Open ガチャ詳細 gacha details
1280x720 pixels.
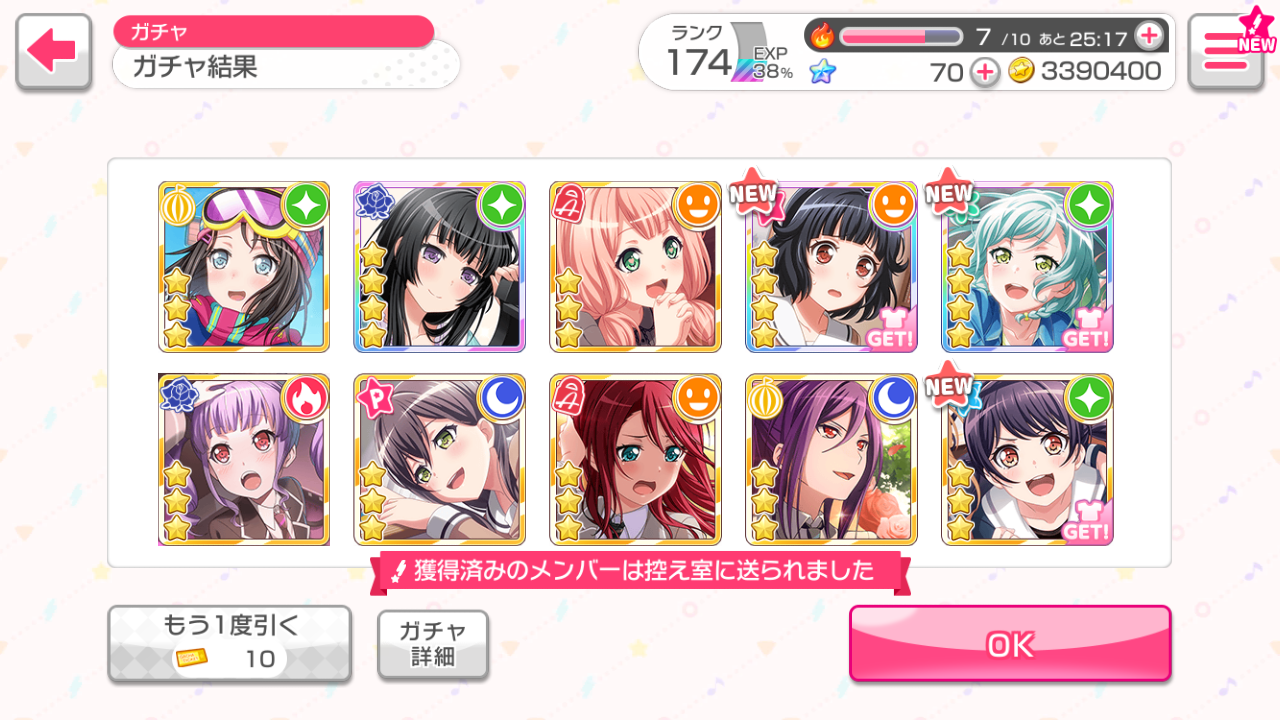tap(433, 644)
